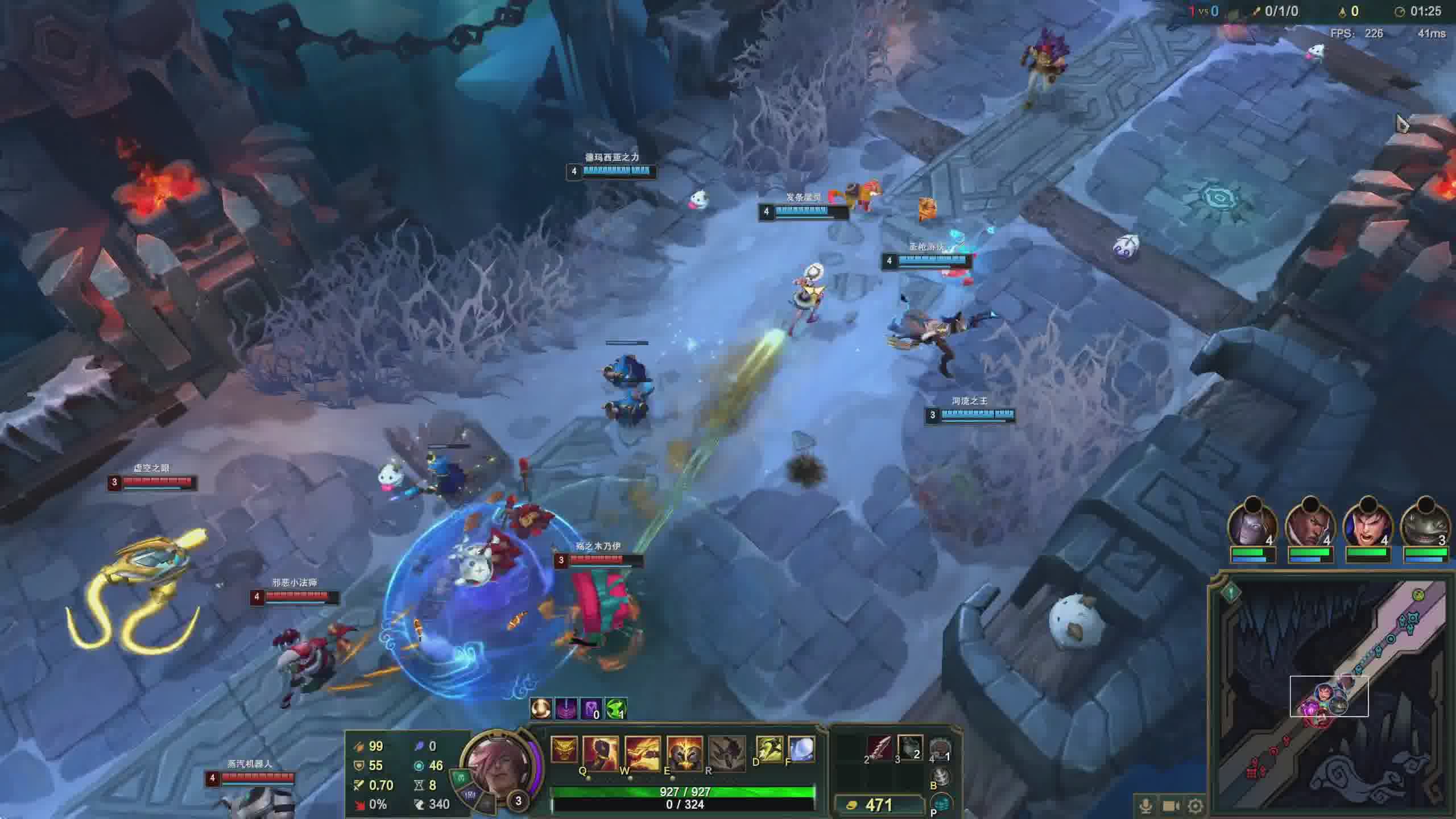Use the Facebreaker E ability
This screenshot has height=819, width=1456.
coord(684,752)
